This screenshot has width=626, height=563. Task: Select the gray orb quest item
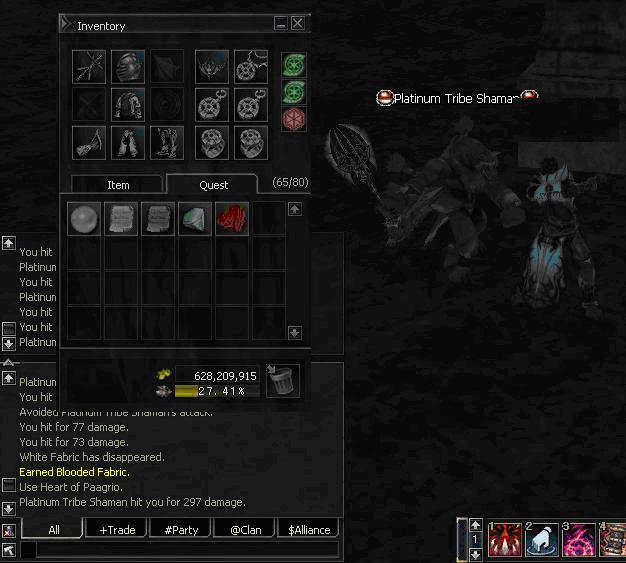(83, 219)
